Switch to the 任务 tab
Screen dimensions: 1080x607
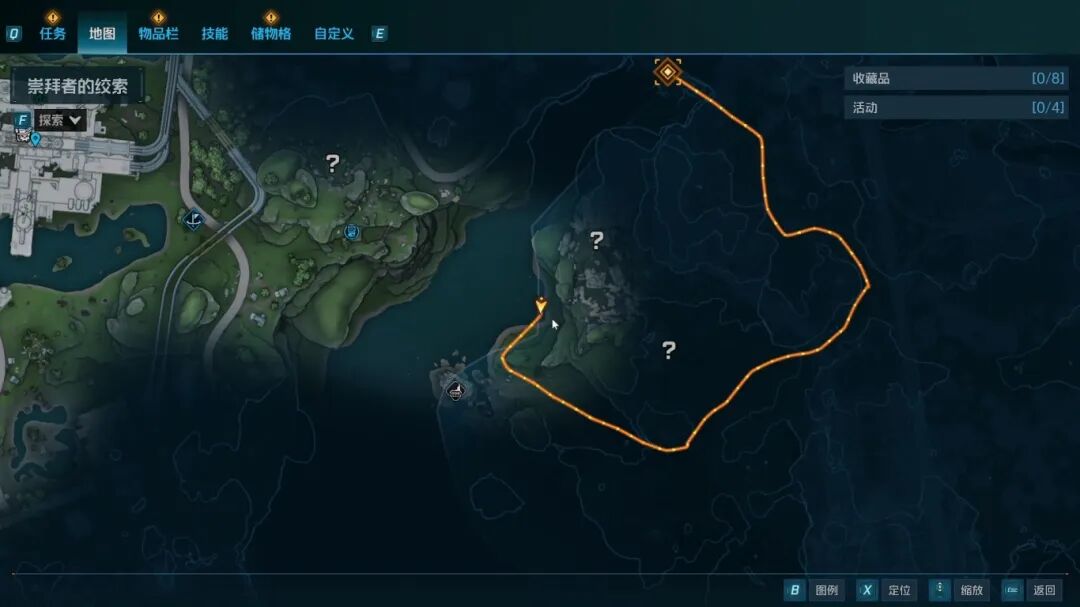pos(53,33)
